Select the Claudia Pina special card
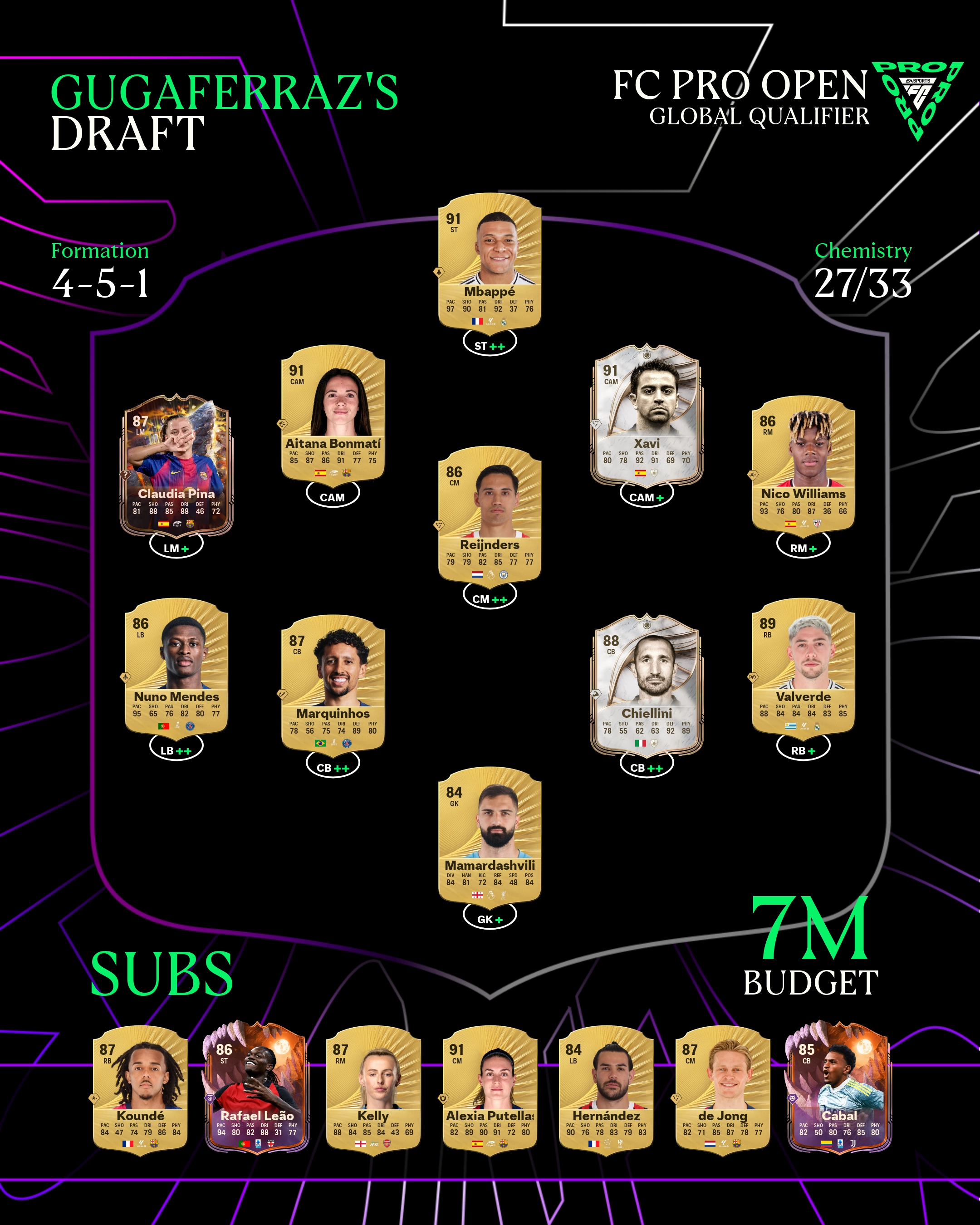 coord(176,464)
